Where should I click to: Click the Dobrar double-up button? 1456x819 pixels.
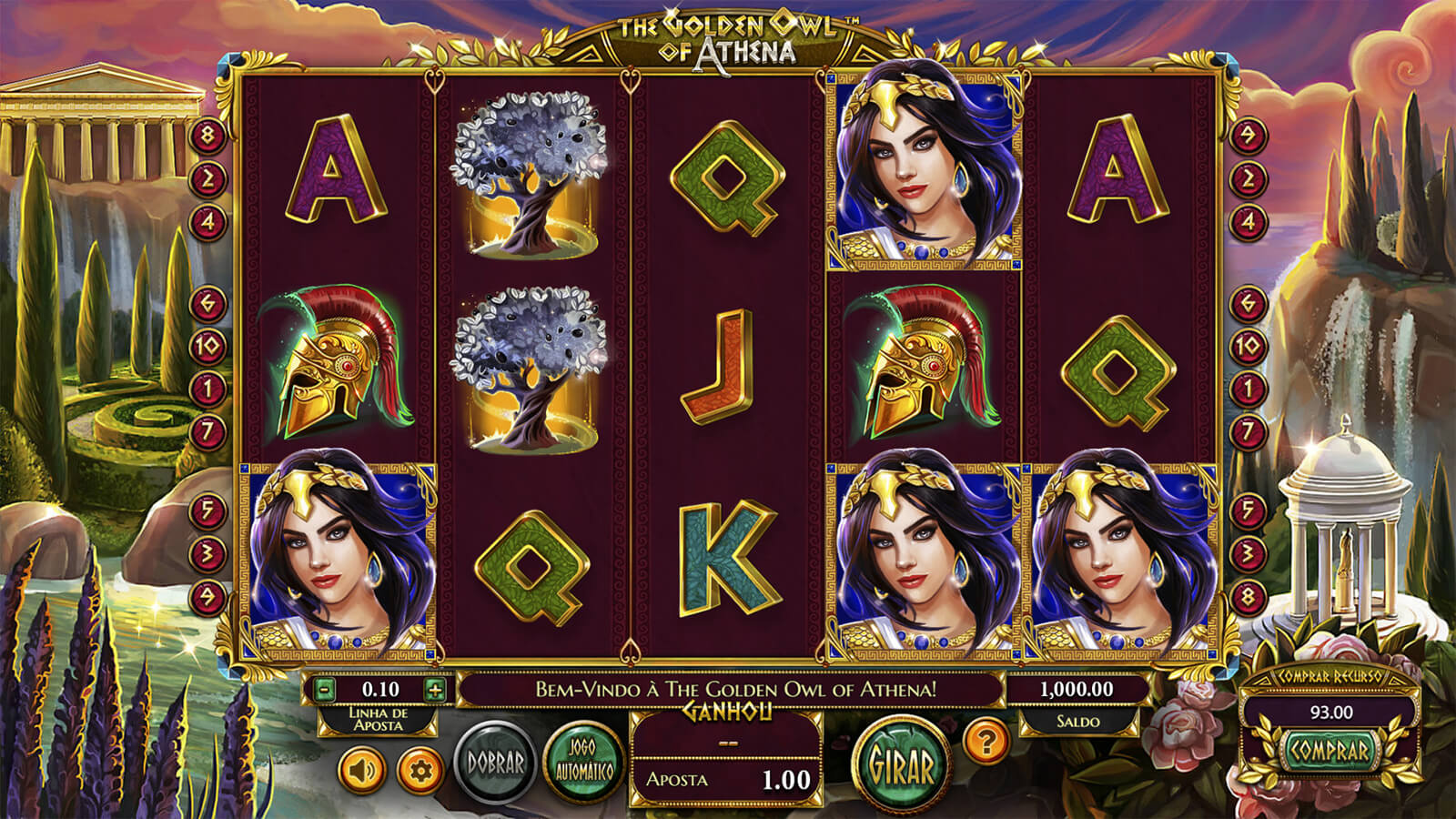[x=496, y=763]
